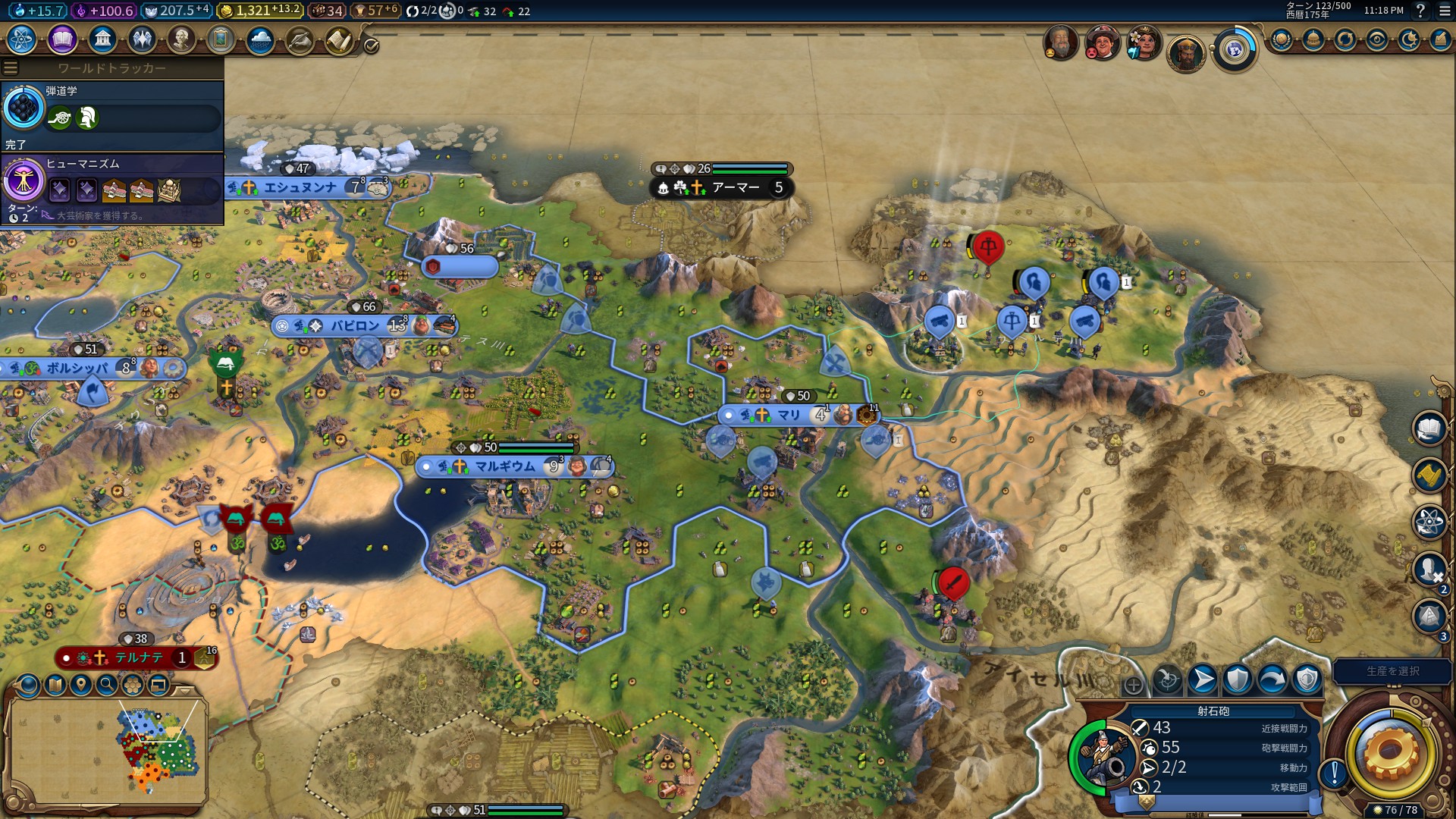The image size is (1456, 819).
Task: Open the climate rain cloud icon
Action: (x=260, y=39)
